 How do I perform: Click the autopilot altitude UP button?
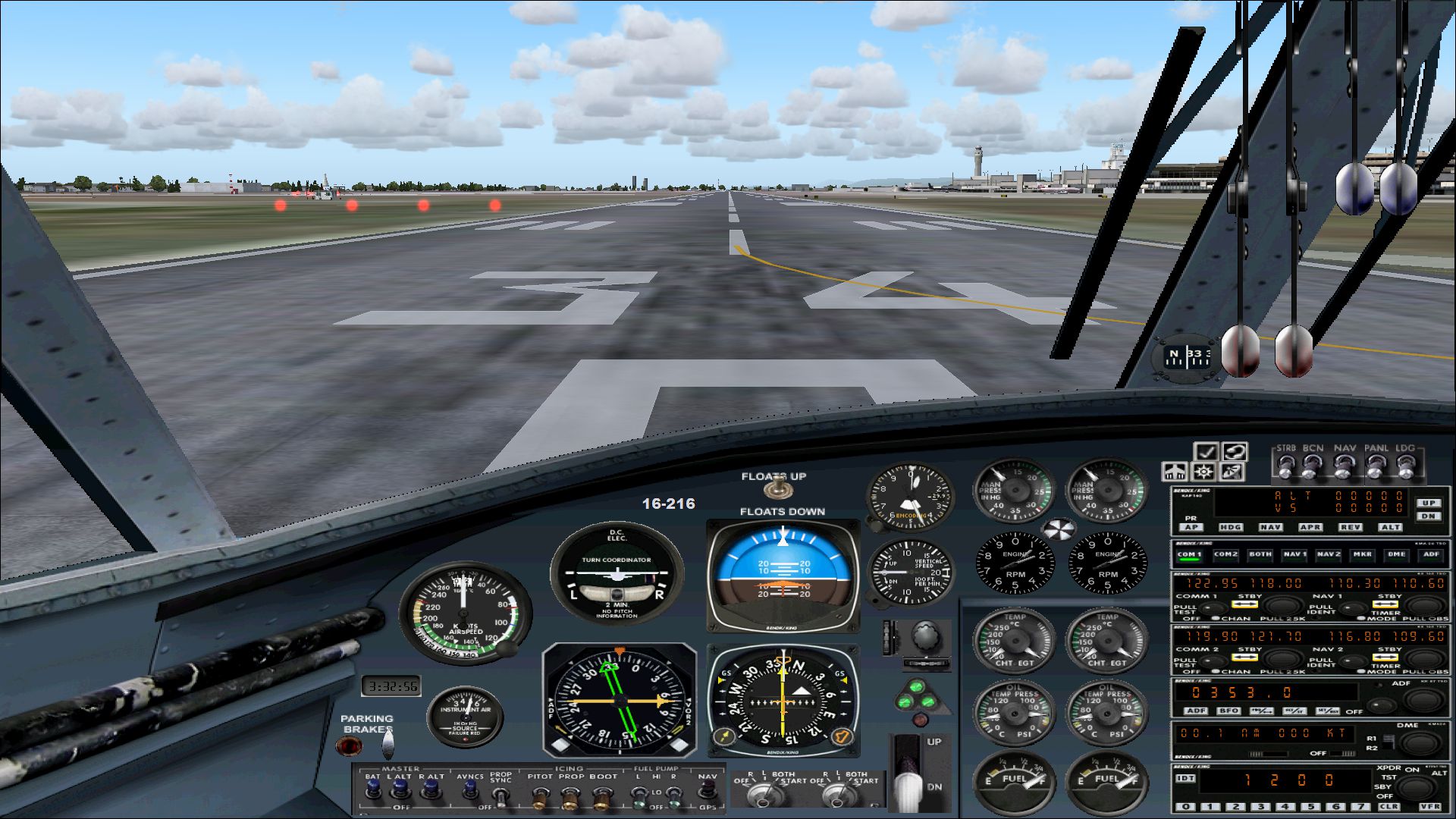click(x=1429, y=503)
